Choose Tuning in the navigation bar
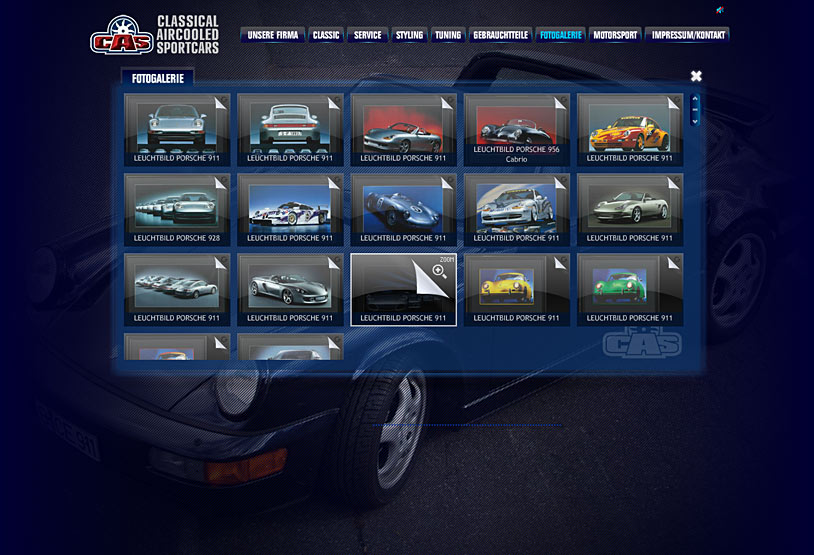The height and width of the screenshot is (555, 814). 448,35
